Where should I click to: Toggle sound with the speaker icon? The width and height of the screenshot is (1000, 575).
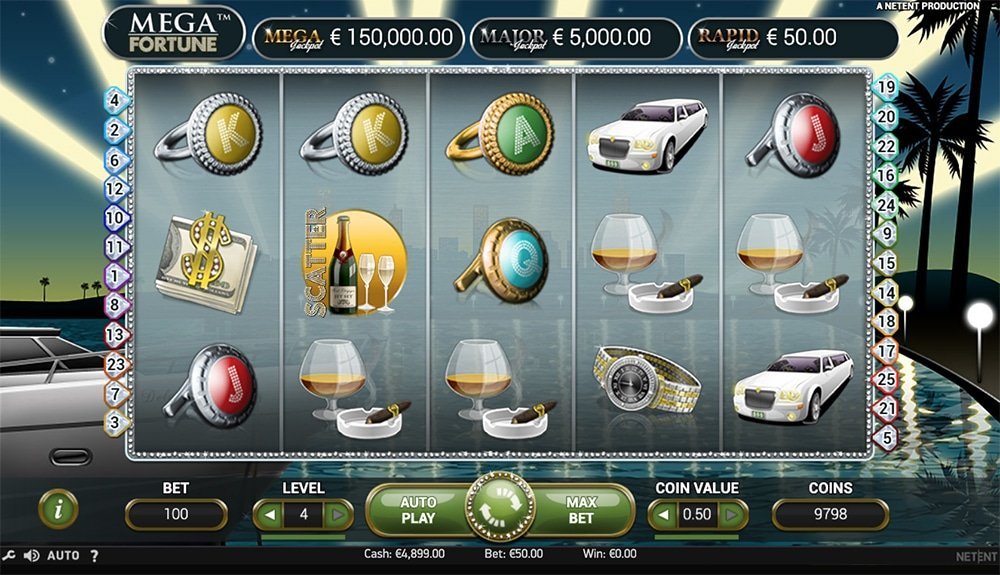pyautogui.click(x=31, y=555)
